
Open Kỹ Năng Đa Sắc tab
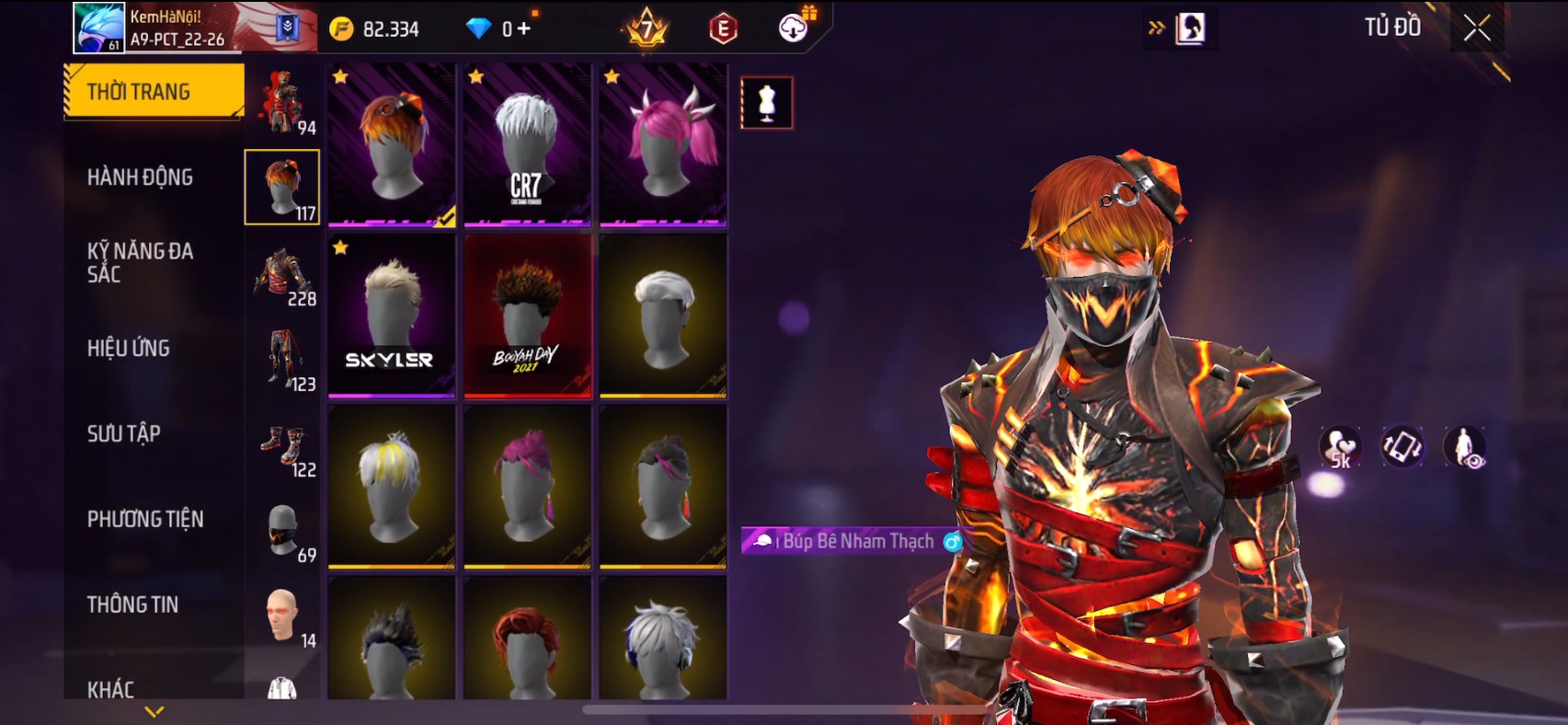tap(140, 262)
